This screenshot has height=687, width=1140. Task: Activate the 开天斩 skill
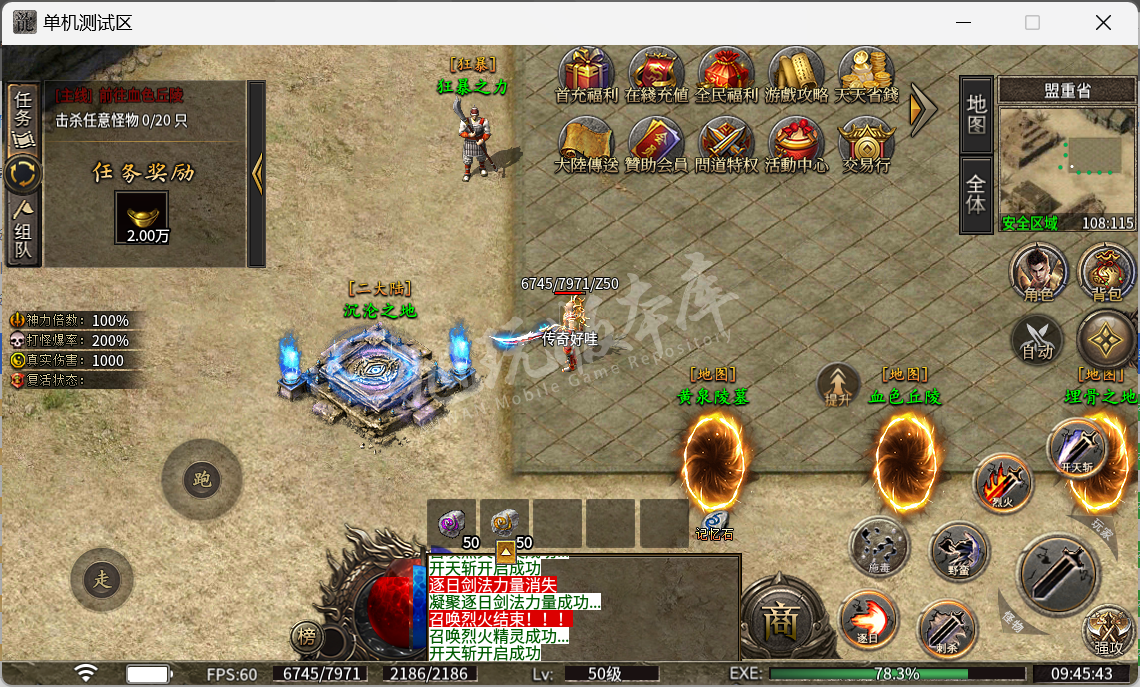coord(1077,448)
